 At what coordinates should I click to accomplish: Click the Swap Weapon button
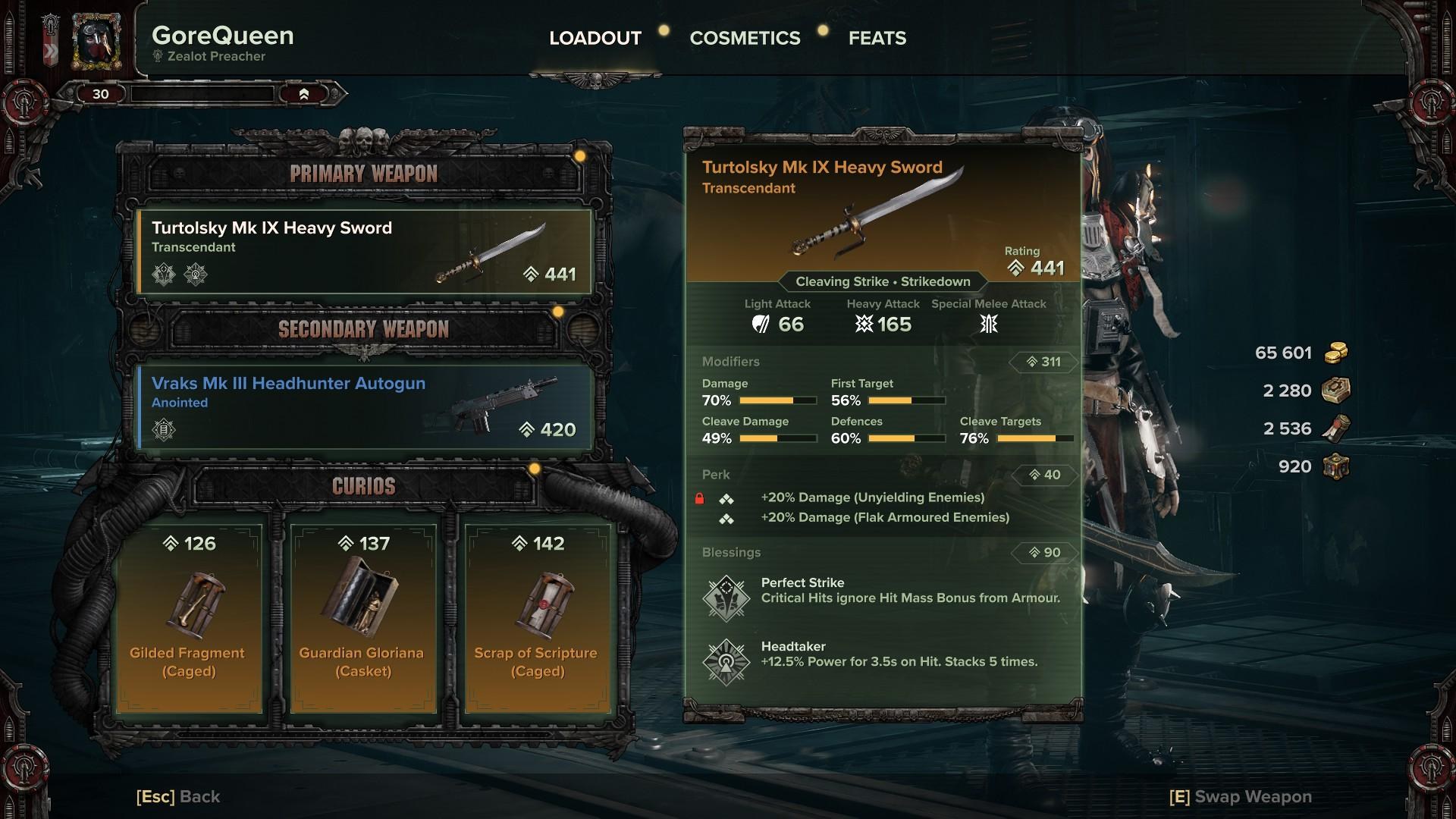tap(1241, 796)
